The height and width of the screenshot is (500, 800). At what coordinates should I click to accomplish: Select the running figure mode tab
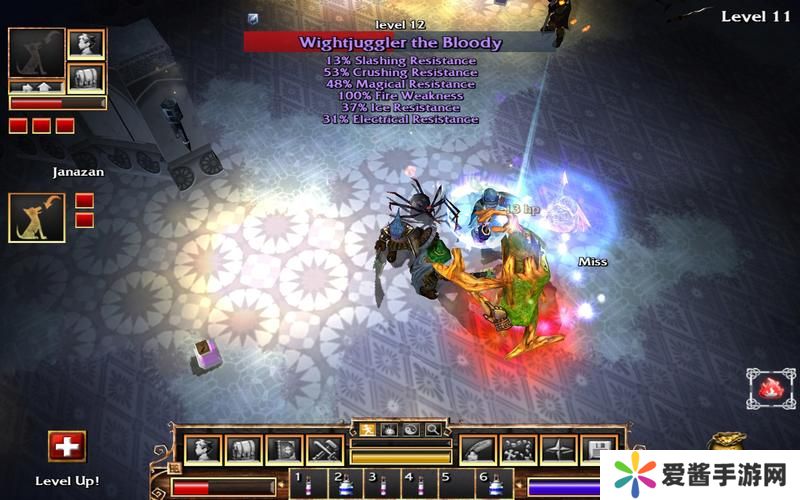368,429
